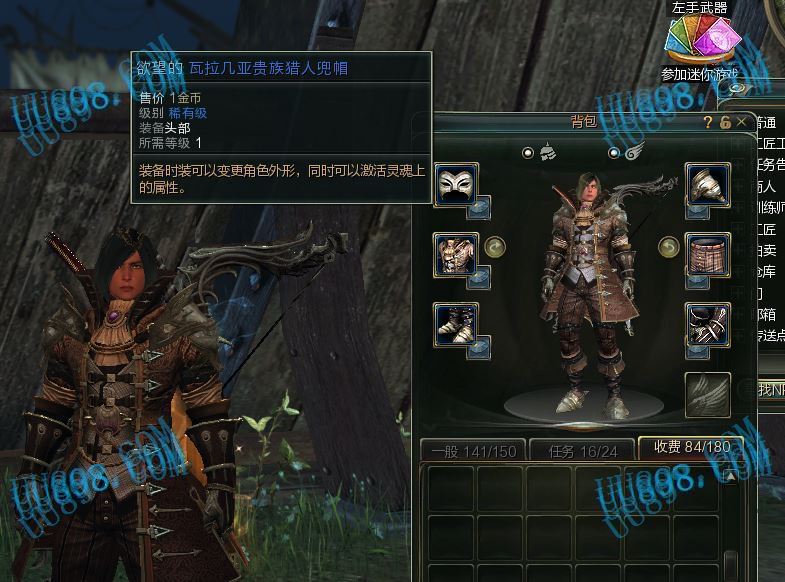Open inventory help question mark
The height and width of the screenshot is (582, 785).
pyautogui.click(x=709, y=122)
